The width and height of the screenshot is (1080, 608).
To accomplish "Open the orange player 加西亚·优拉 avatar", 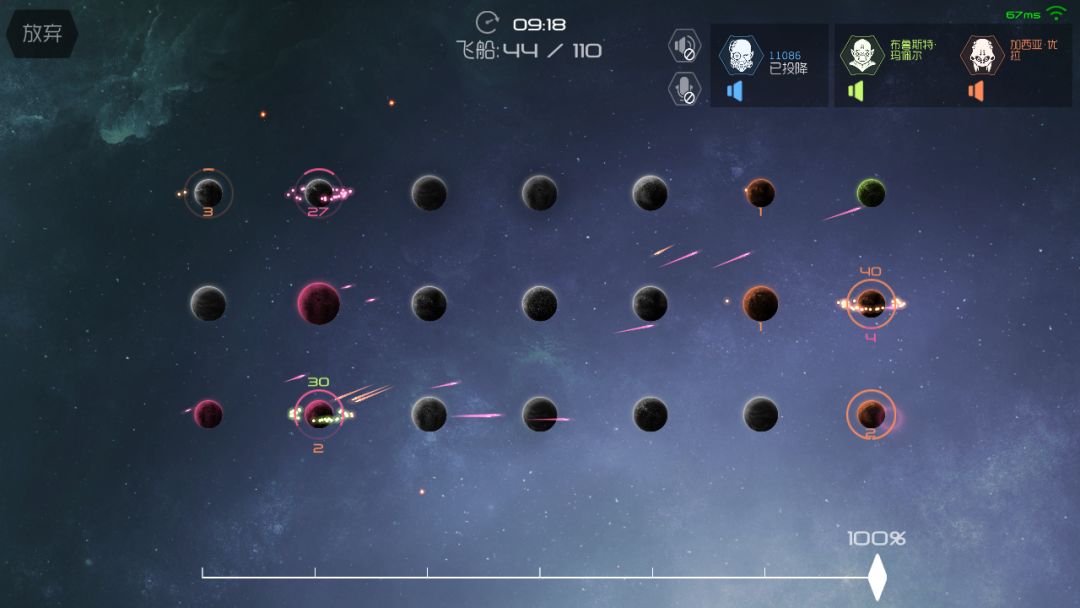I will point(982,56).
